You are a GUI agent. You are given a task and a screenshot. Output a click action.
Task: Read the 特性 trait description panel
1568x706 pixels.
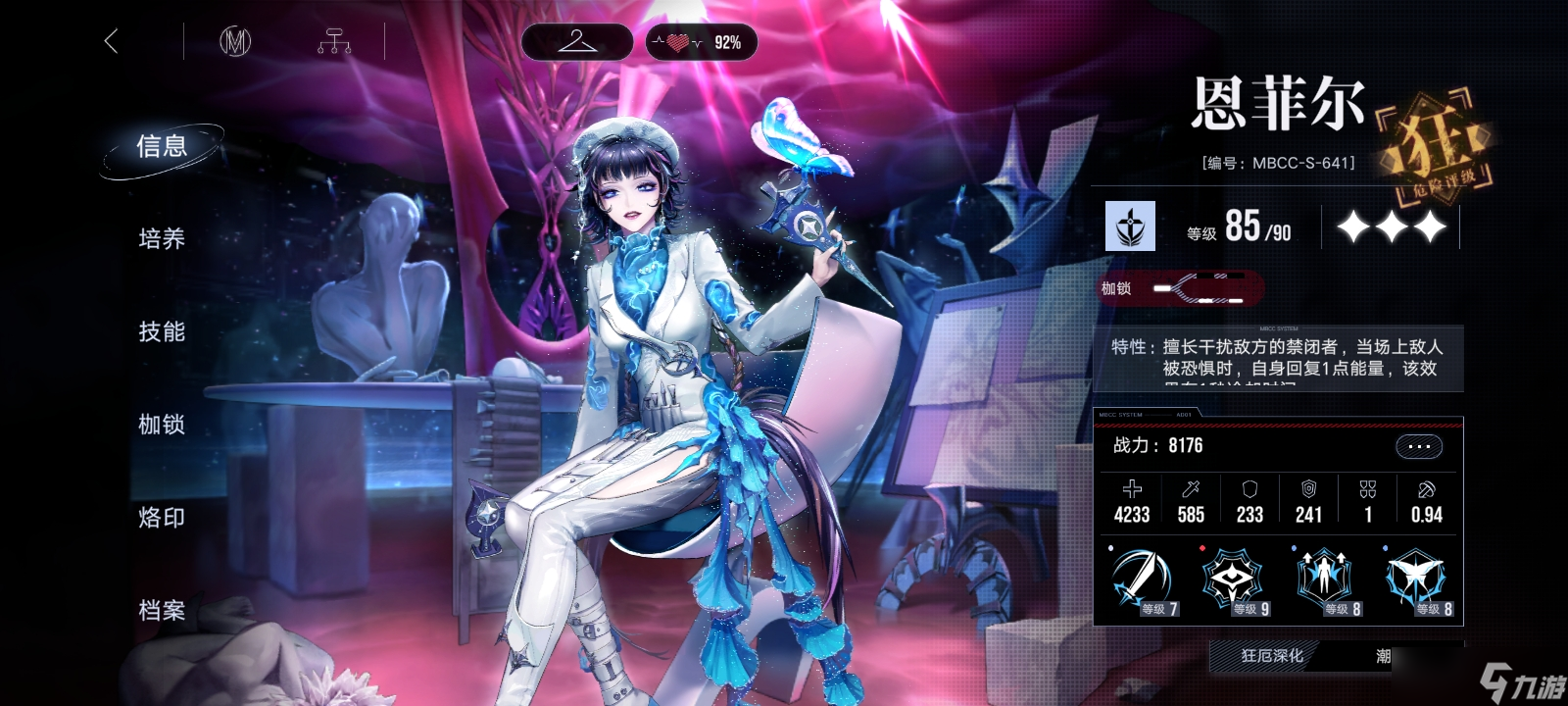[x=1278, y=358]
